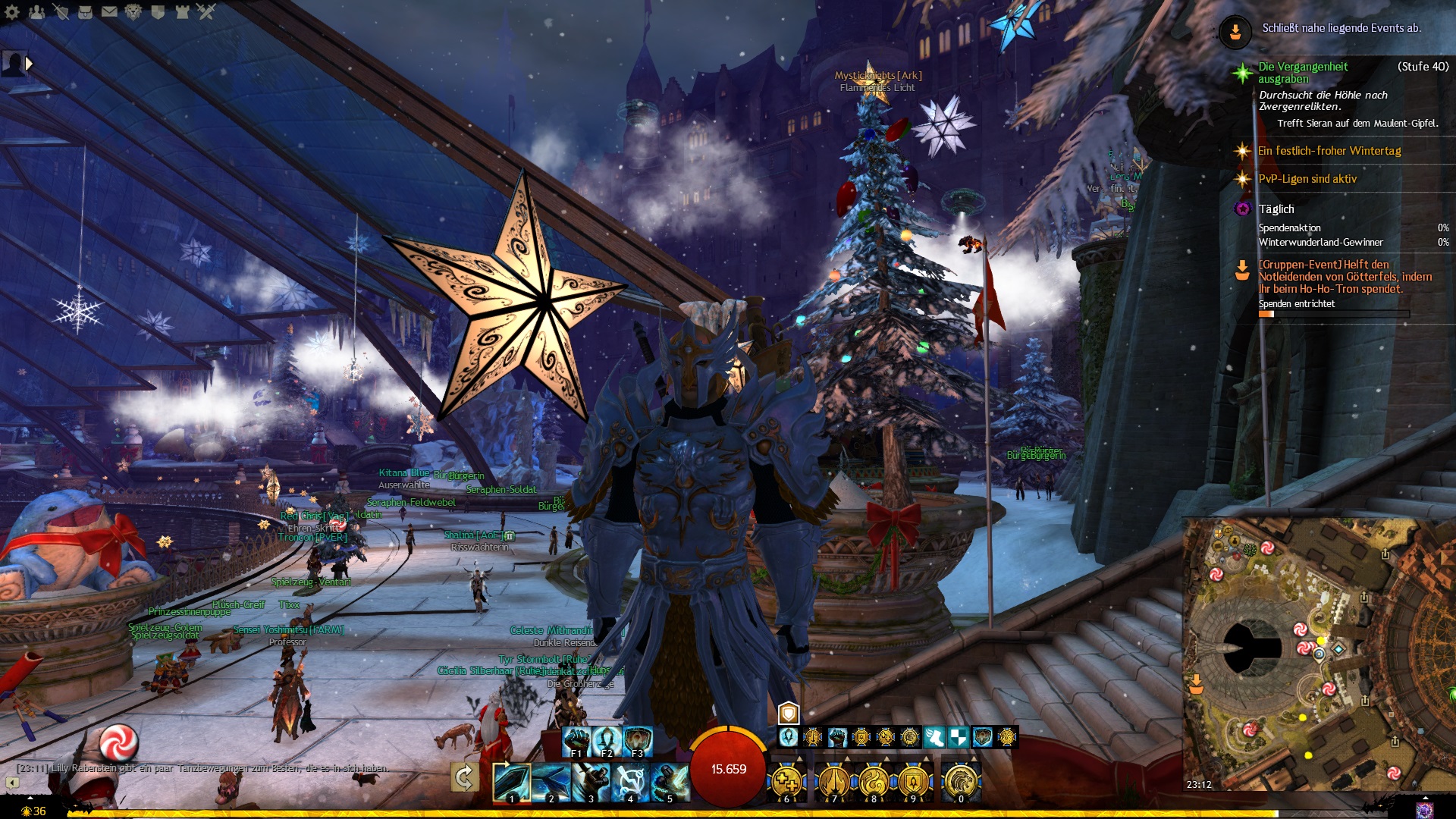Activate the lion elite skill in slot 0
This screenshot has width=1456, height=819.
click(961, 781)
